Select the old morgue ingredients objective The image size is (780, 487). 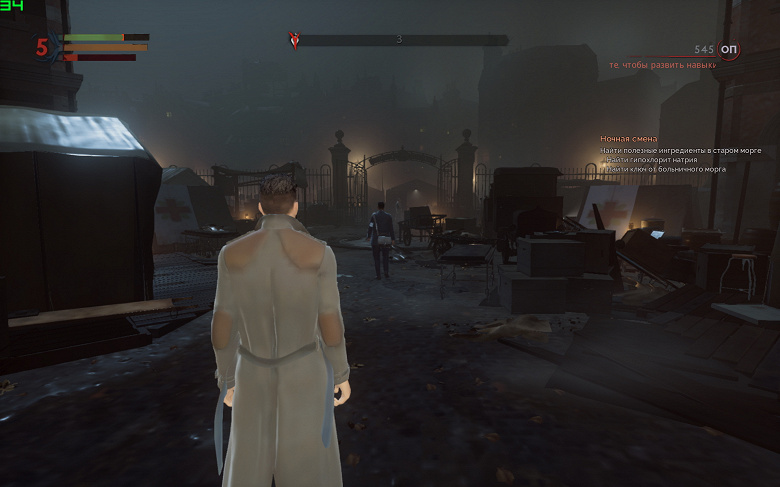point(681,150)
